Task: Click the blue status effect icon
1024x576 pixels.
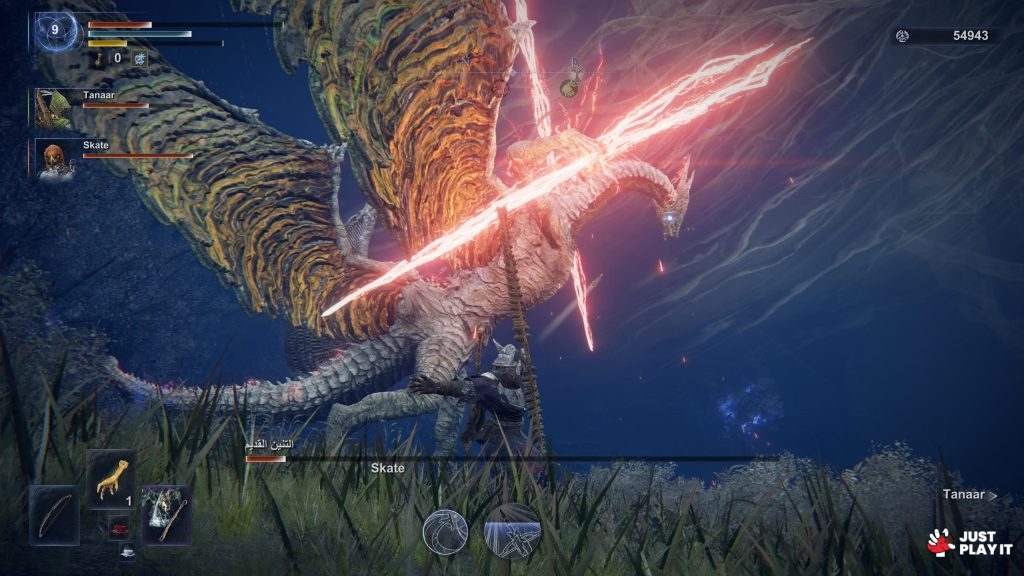Action: [139, 59]
